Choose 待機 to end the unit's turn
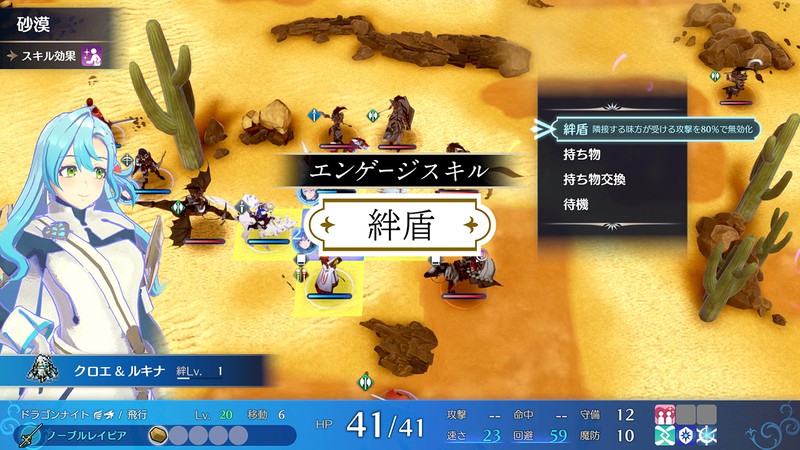Image resolution: width=800 pixels, height=450 pixels. (575, 203)
